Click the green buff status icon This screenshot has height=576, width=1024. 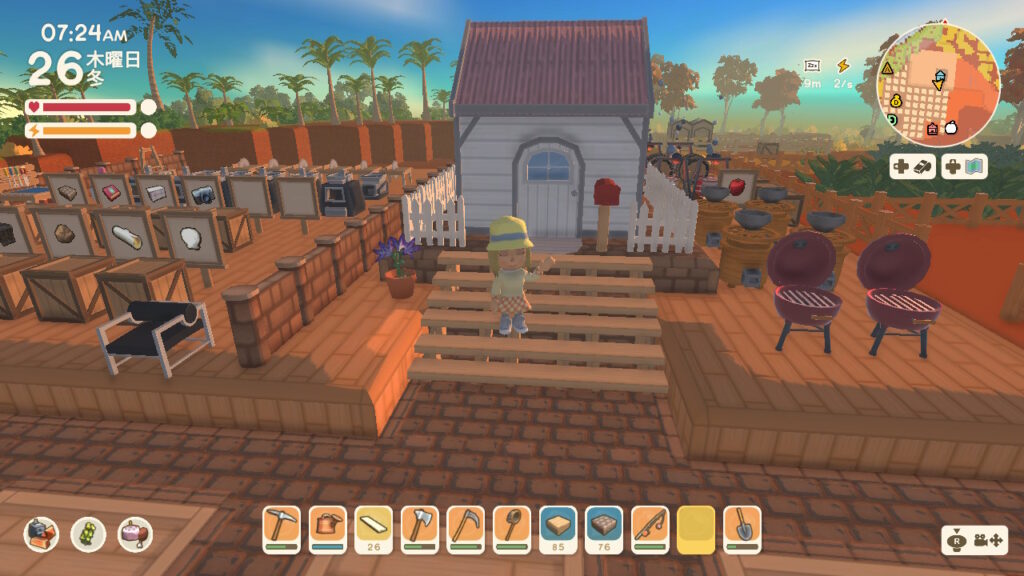88,534
